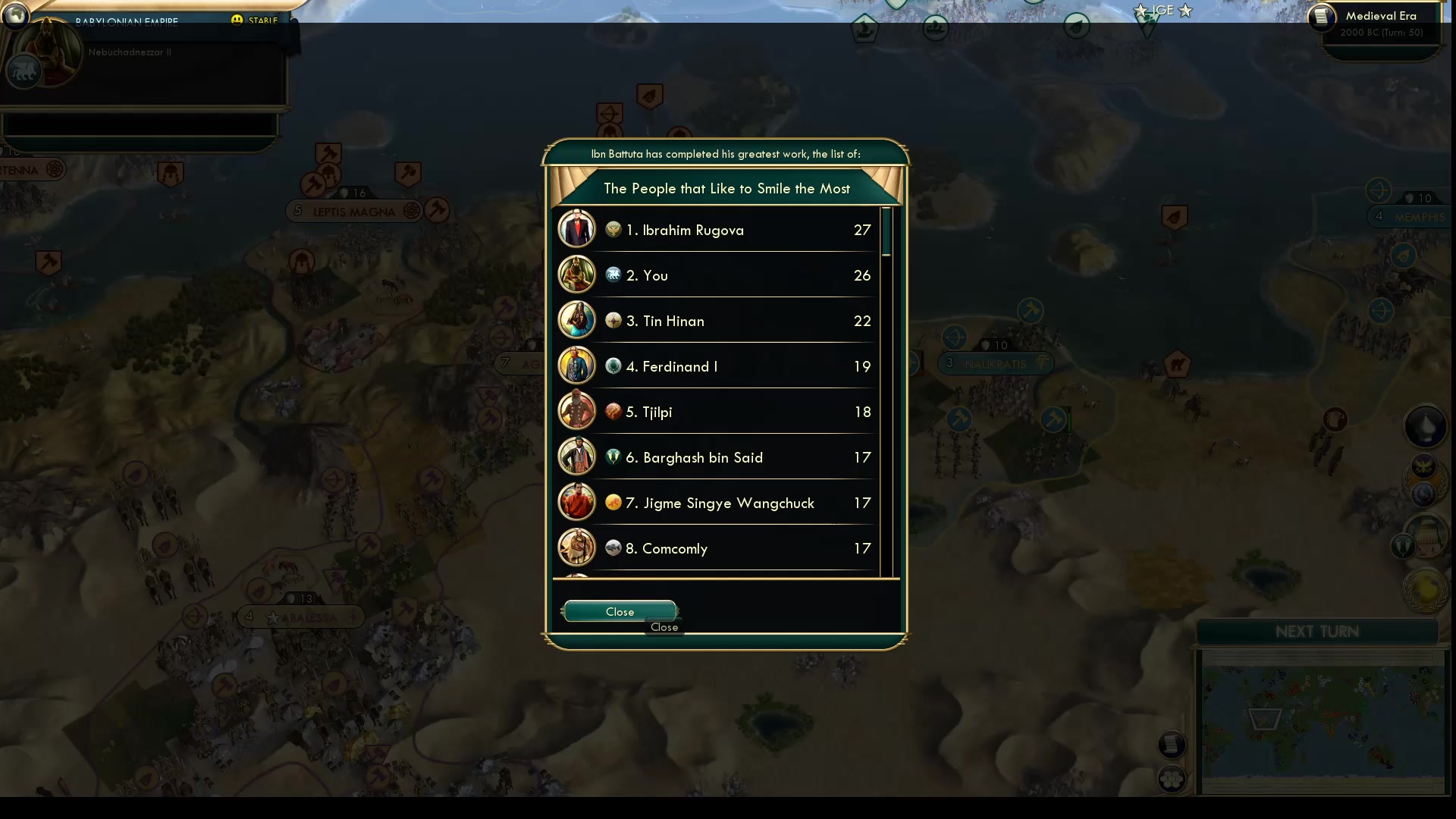Select Ibrahim Rugova's leader portrait
This screenshot has height=819, width=1456.
point(577,228)
